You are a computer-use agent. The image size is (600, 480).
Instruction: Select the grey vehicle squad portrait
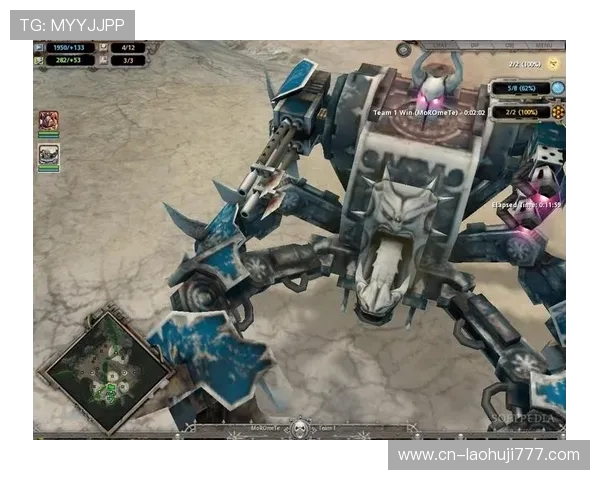[x=48, y=154]
